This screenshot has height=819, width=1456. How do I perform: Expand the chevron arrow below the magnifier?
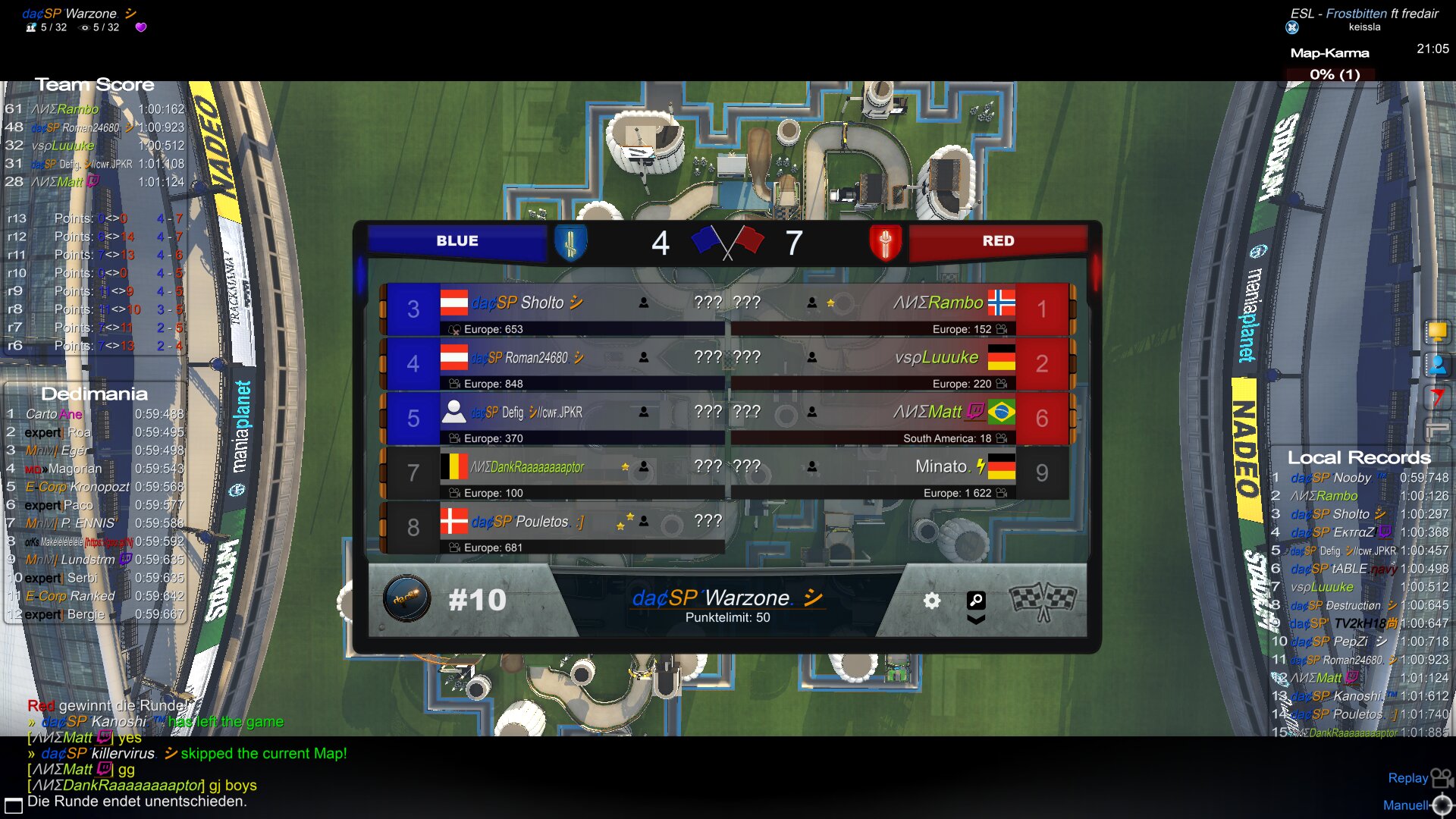pos(976,620)
